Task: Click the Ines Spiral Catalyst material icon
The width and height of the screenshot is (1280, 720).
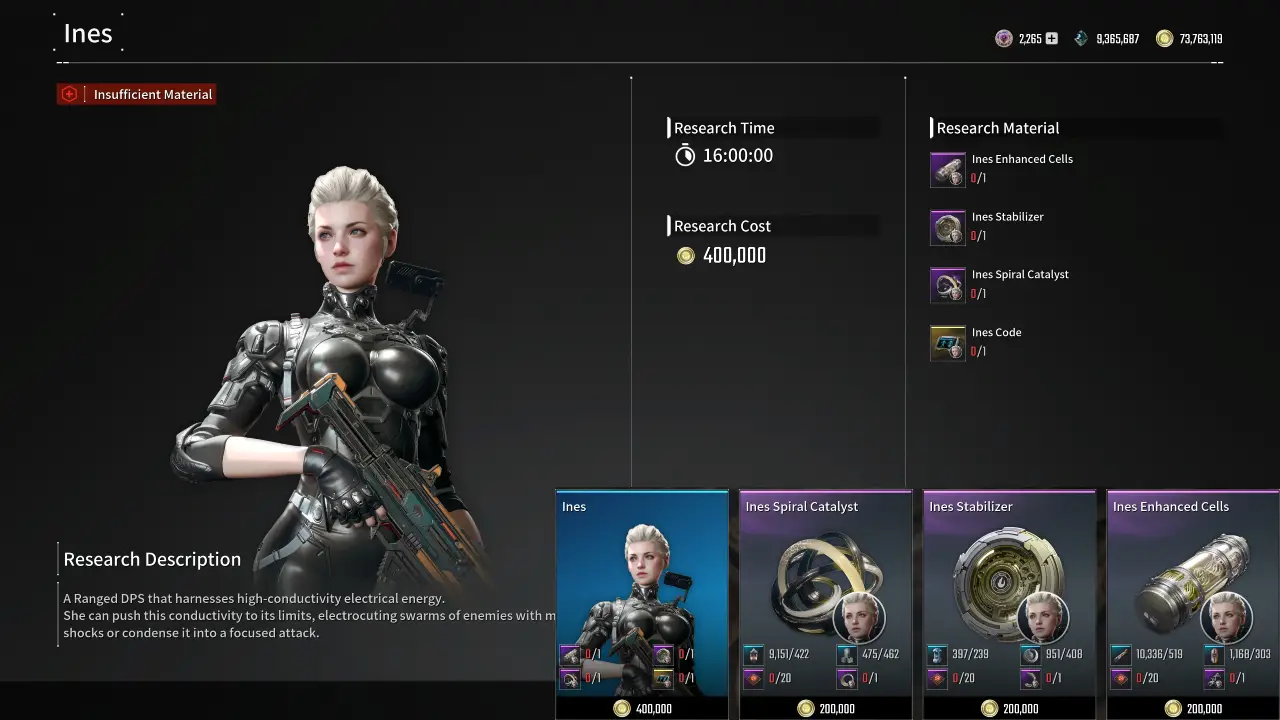Action: click(x=947, y=285)
